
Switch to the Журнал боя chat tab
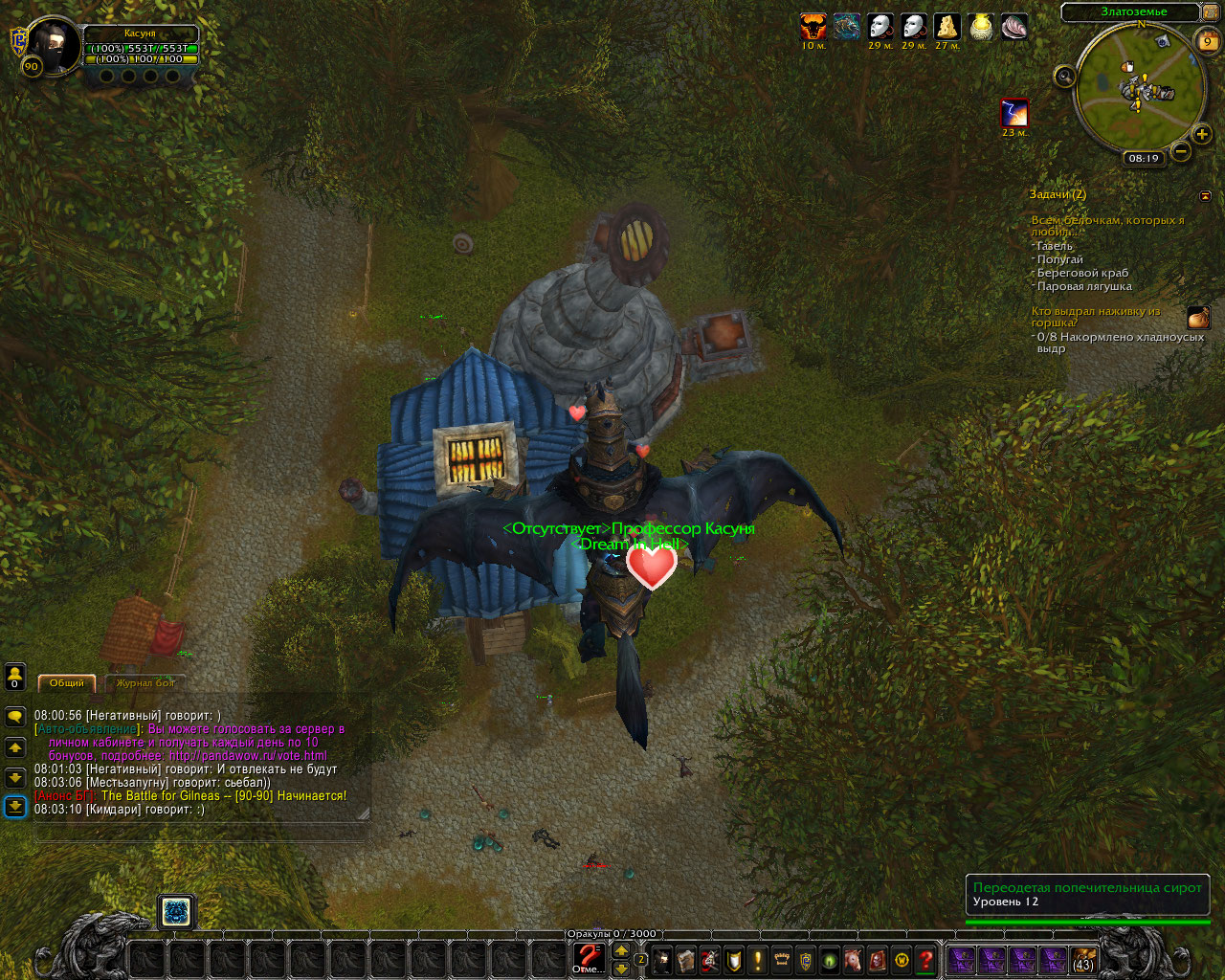pos(145,683)
